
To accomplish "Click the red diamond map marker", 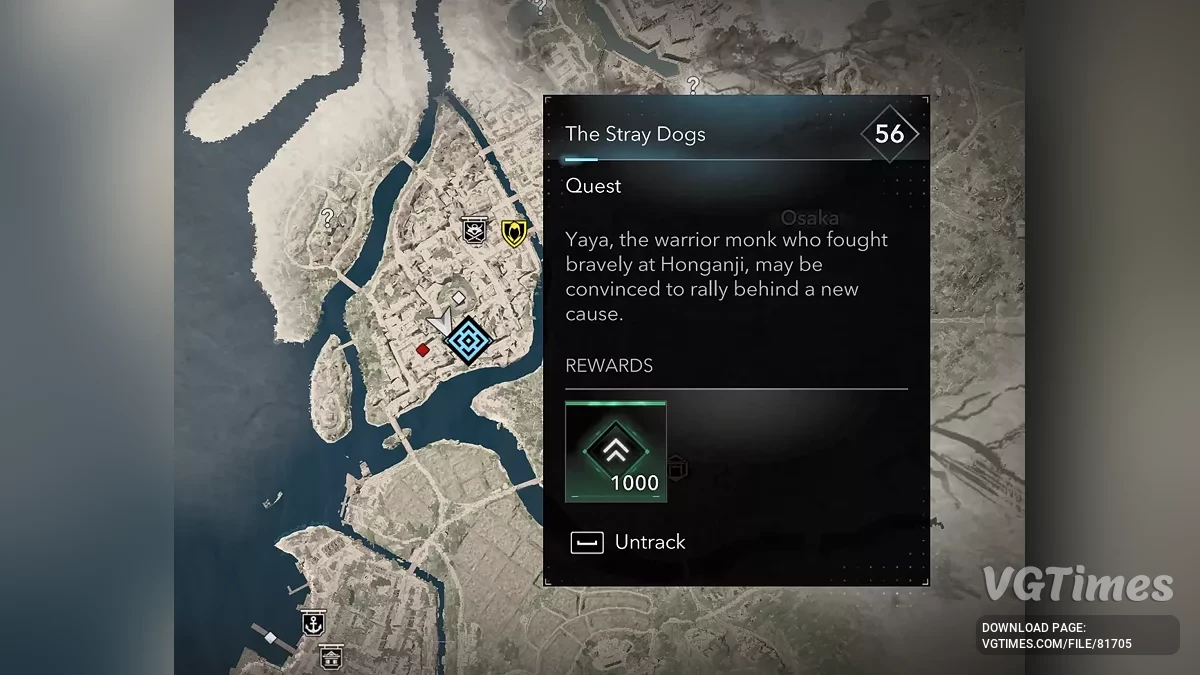I will click(423, 349).
